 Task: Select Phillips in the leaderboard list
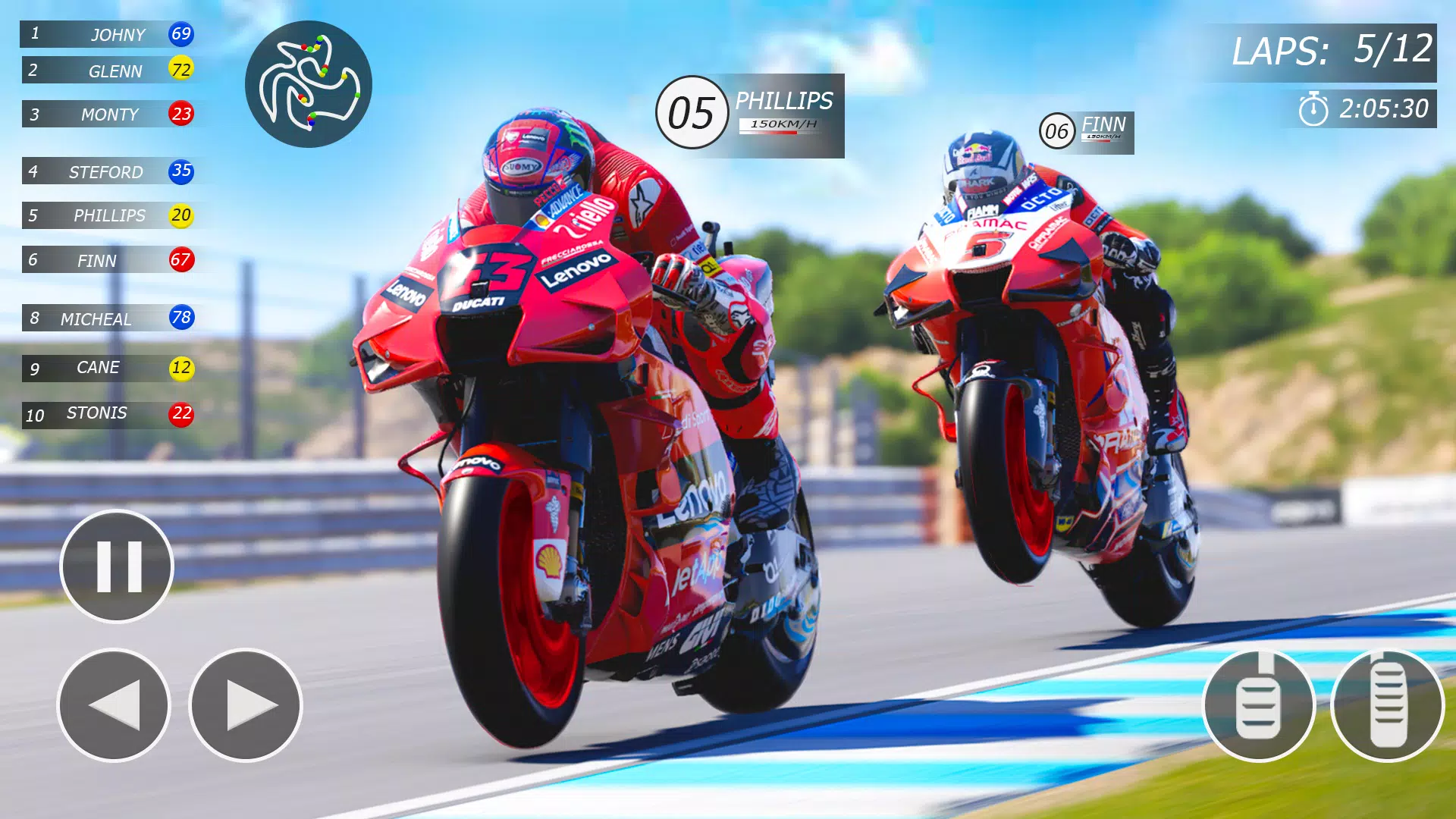pyautogui.click(x=108, y=216)
